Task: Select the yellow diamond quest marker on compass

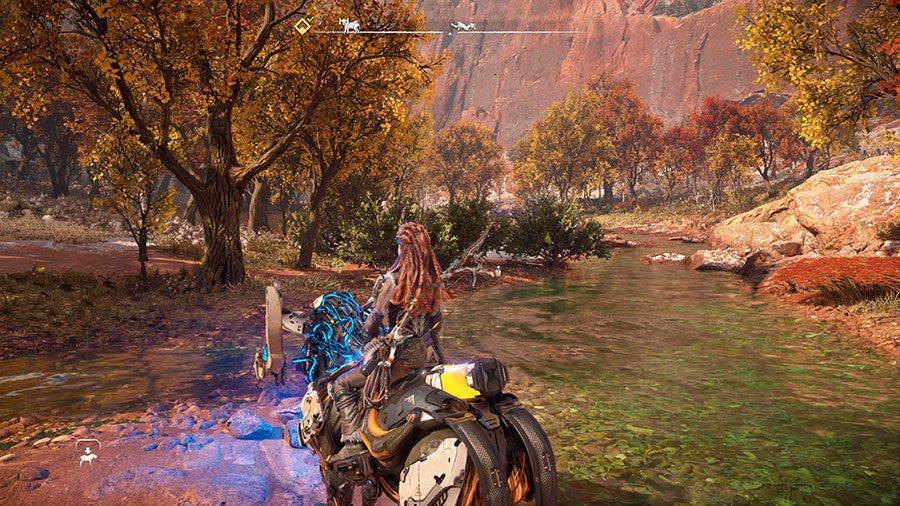Action: [x=302, y=27]
